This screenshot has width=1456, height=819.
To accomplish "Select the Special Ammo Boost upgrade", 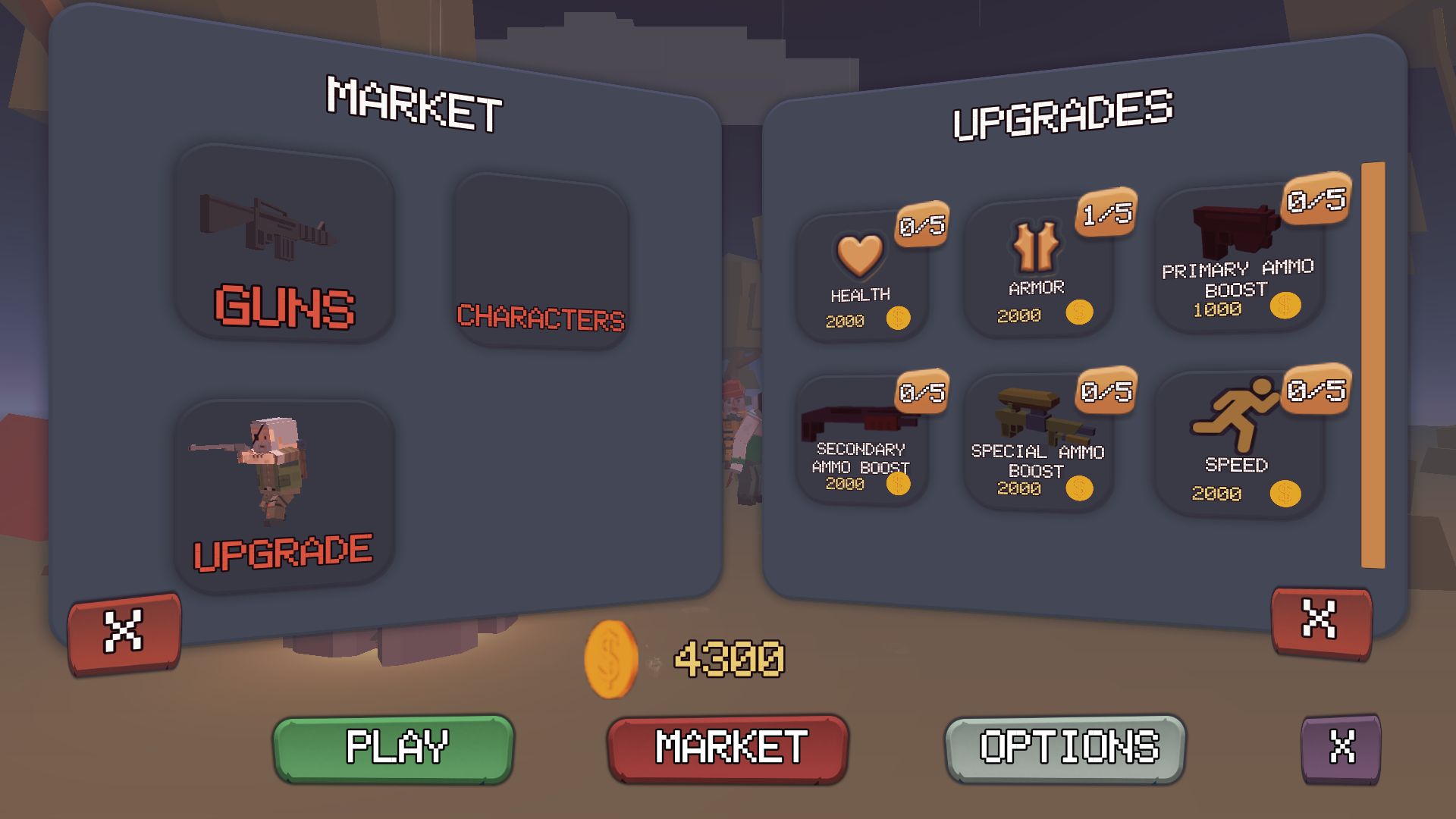I will (x=1037, y=444).
